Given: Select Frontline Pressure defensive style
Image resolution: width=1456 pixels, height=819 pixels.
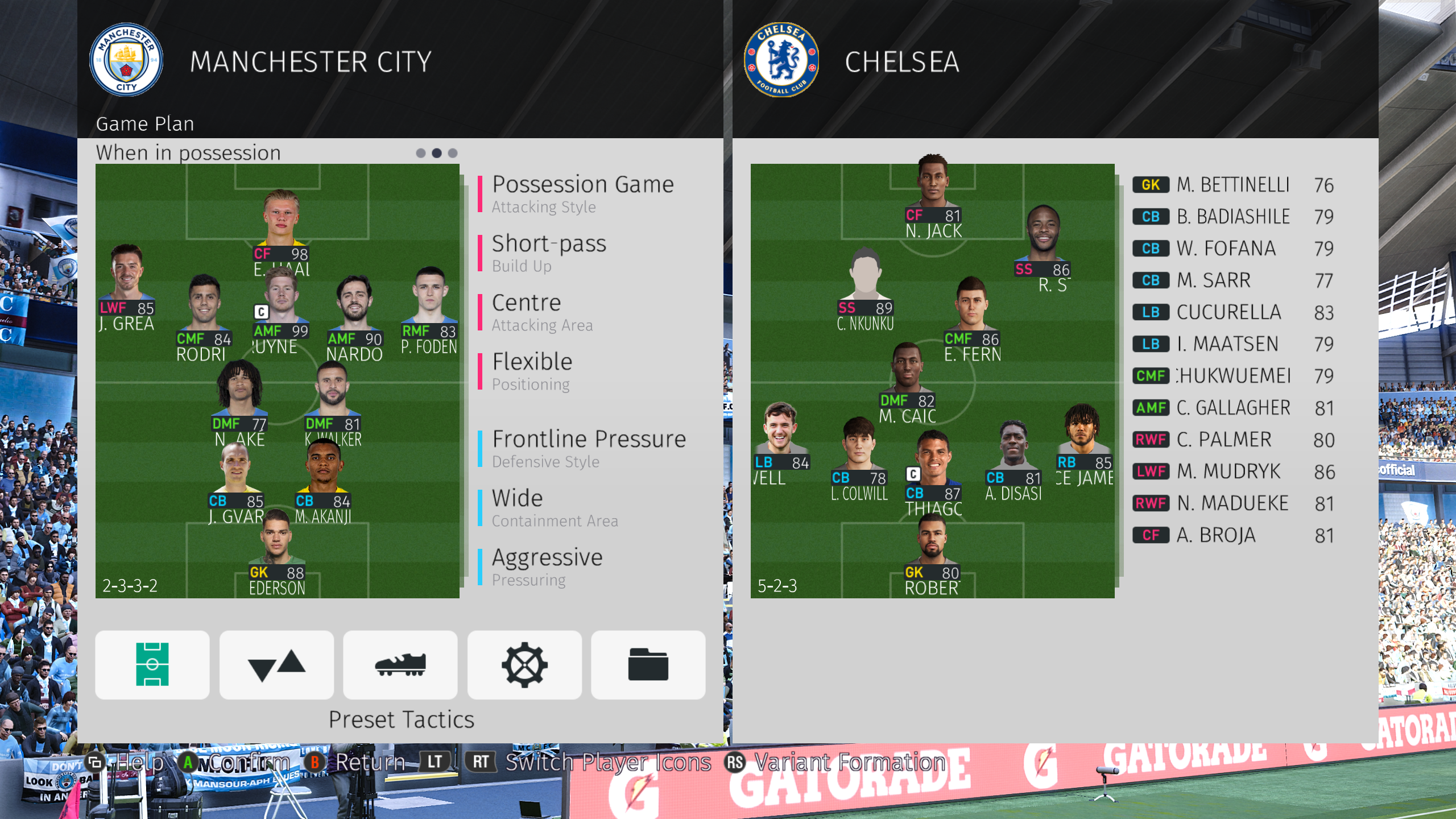Looking at the screenshot, I should click(589, 448).
